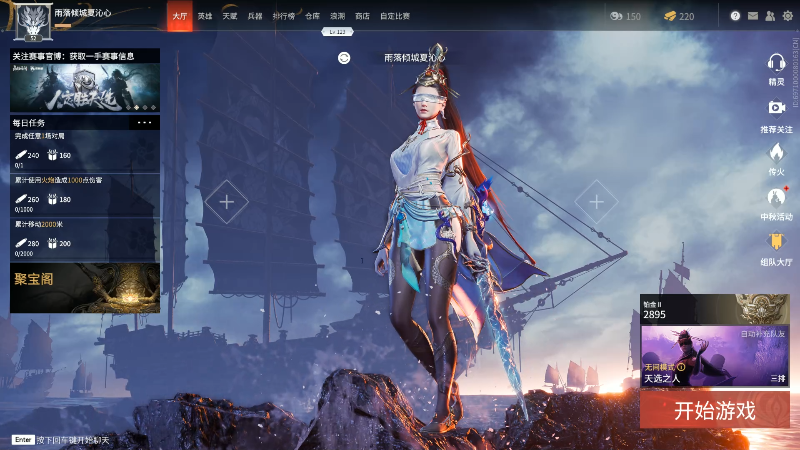This screenshot has width=800, height=450.
Task: Select the 兵器 weapons tab
Action: coord(255,16)
